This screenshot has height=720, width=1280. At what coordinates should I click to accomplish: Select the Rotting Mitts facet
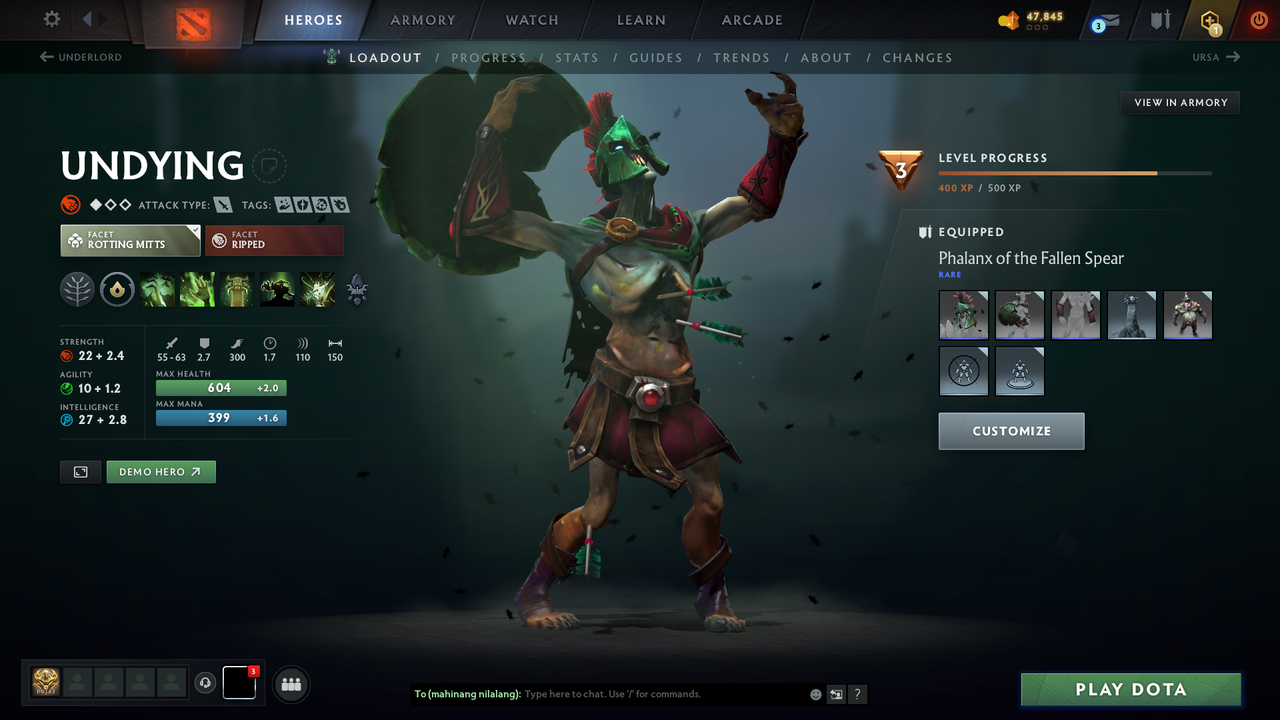(130, 240)
